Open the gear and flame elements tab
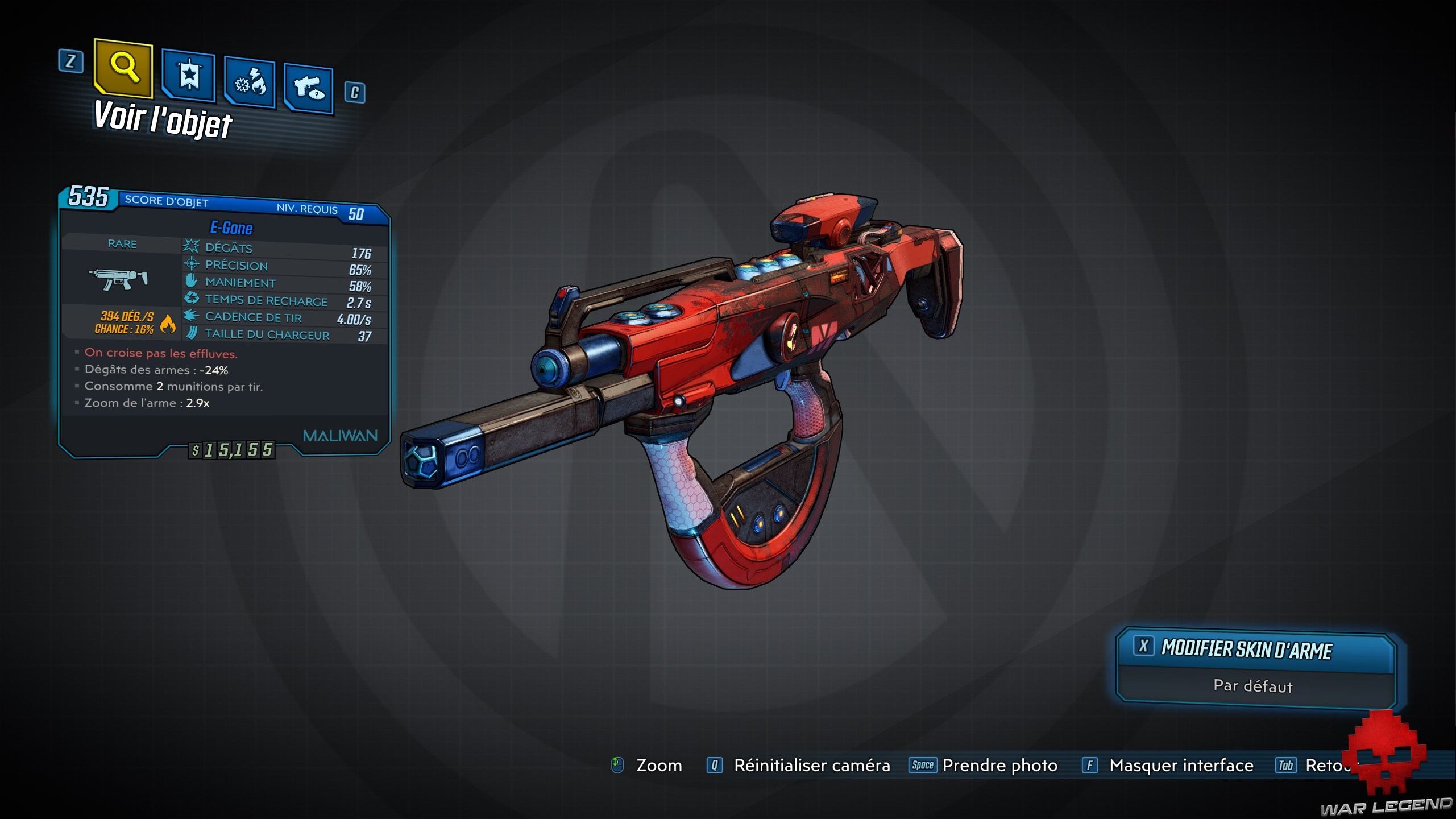1456x819 pixels. point(250,84)
